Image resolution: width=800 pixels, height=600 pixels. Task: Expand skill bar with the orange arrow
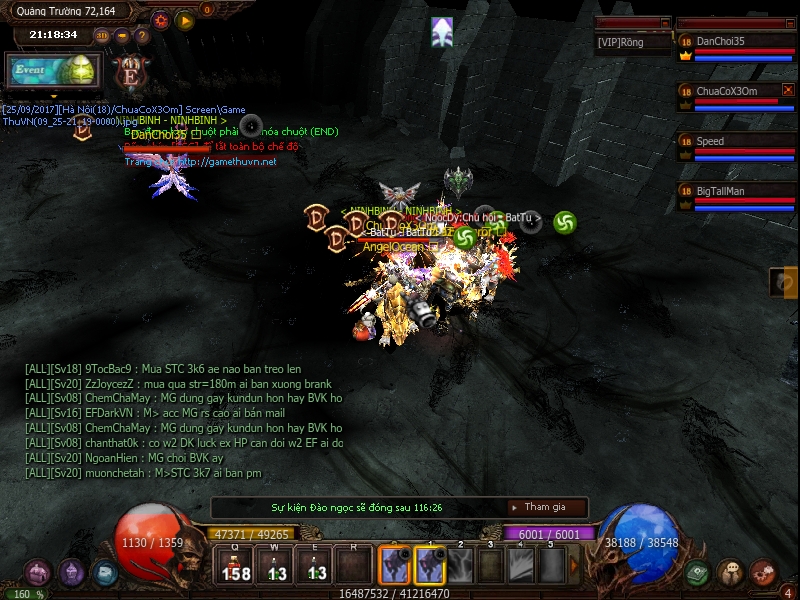[x=574, y=567]
